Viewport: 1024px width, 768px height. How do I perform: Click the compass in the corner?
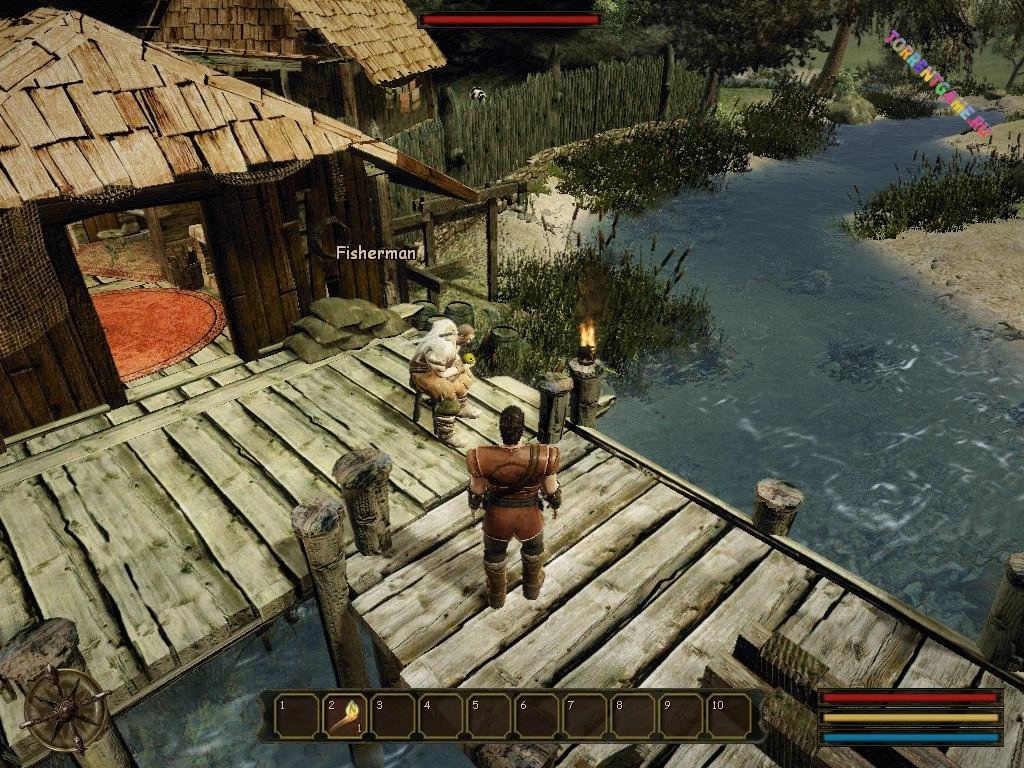pos(66,708)
